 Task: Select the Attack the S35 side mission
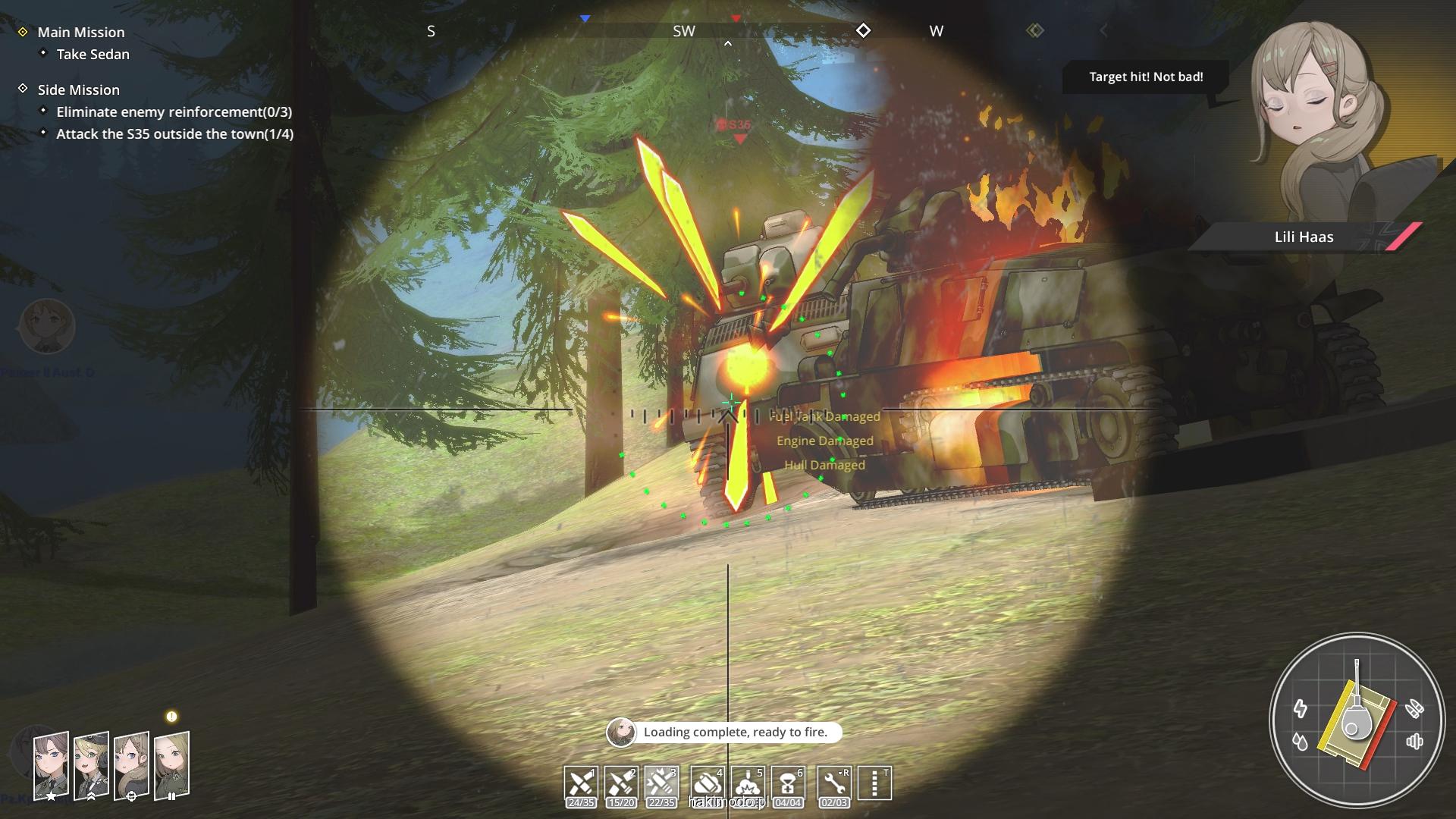[x=174, y=134]
